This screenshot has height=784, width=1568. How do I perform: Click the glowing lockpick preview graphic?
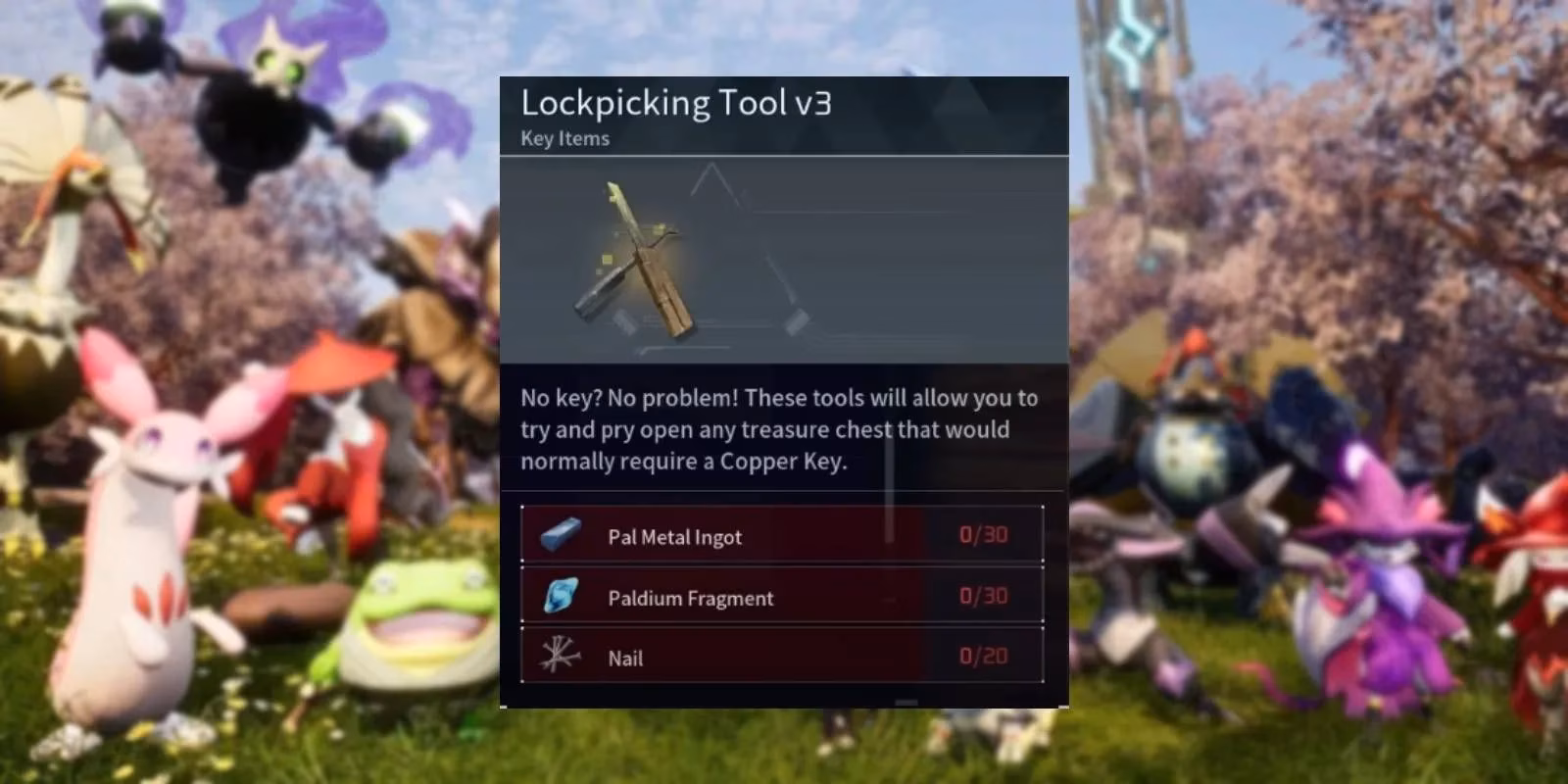pyautogui.click(x=637, y=255)
